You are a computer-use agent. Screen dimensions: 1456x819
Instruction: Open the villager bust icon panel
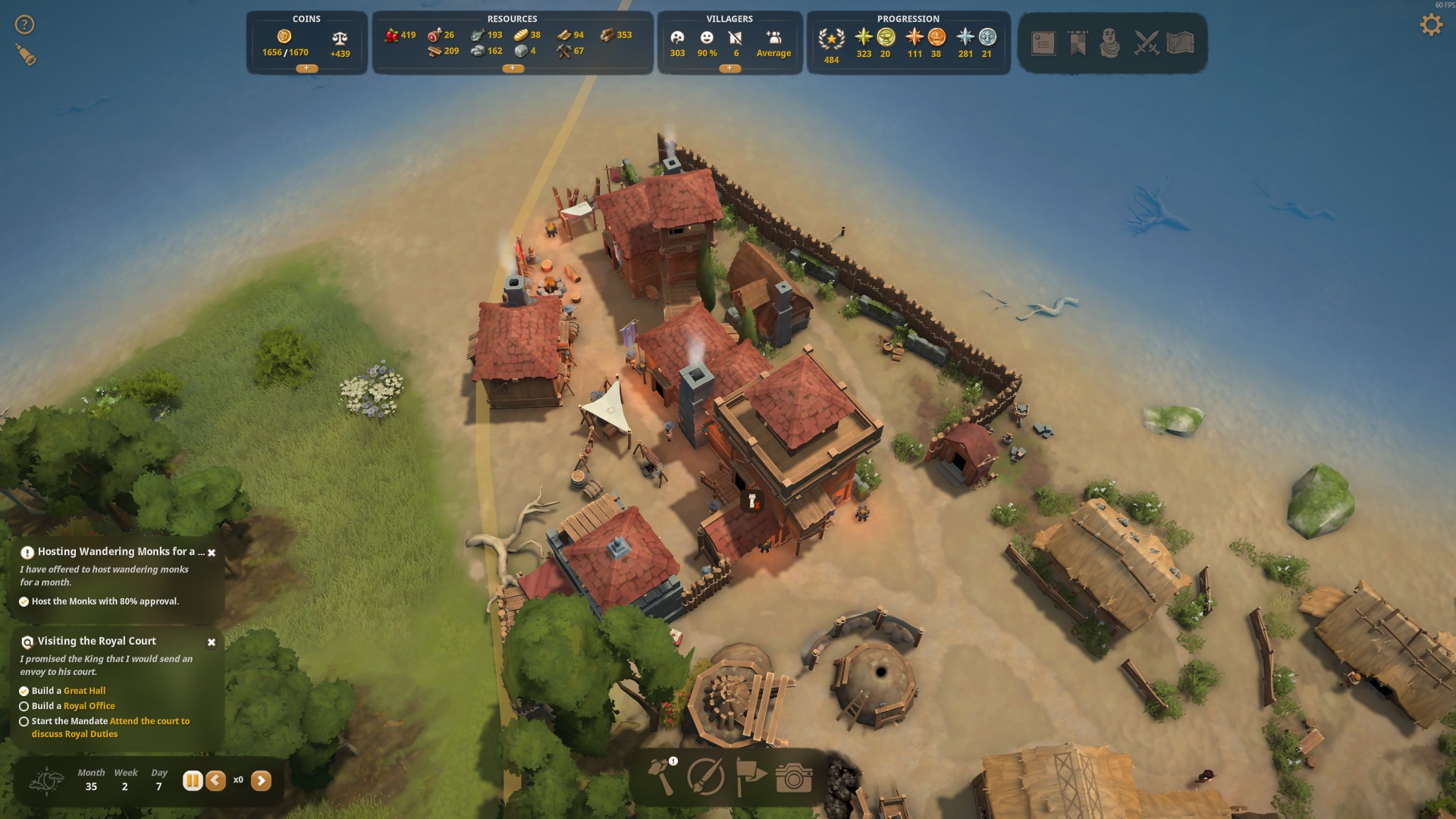1109,43
